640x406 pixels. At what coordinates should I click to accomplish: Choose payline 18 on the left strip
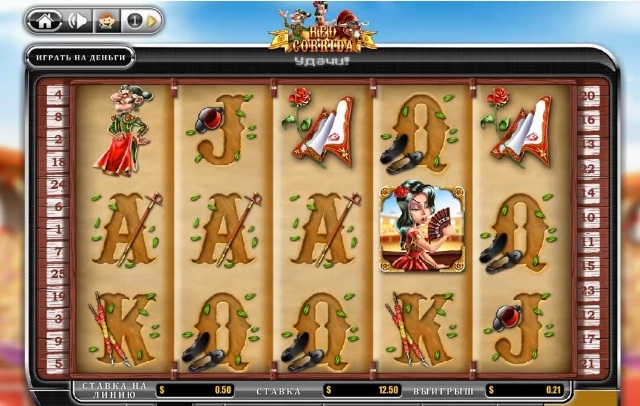[x=56, y=162]
